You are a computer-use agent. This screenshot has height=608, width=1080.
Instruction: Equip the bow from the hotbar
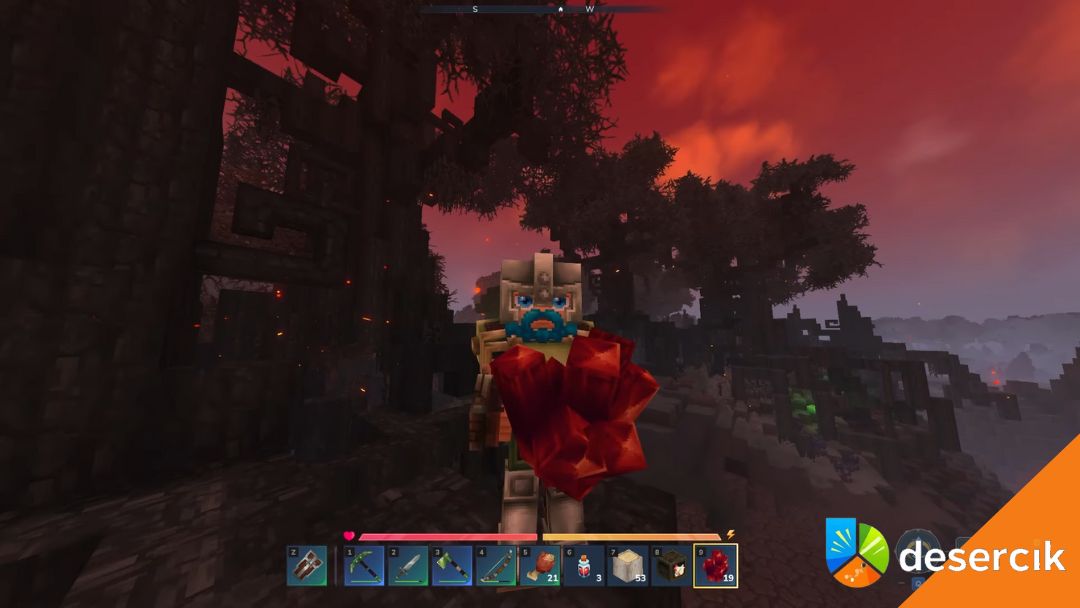pyautogui.click(x=496, y=566)
